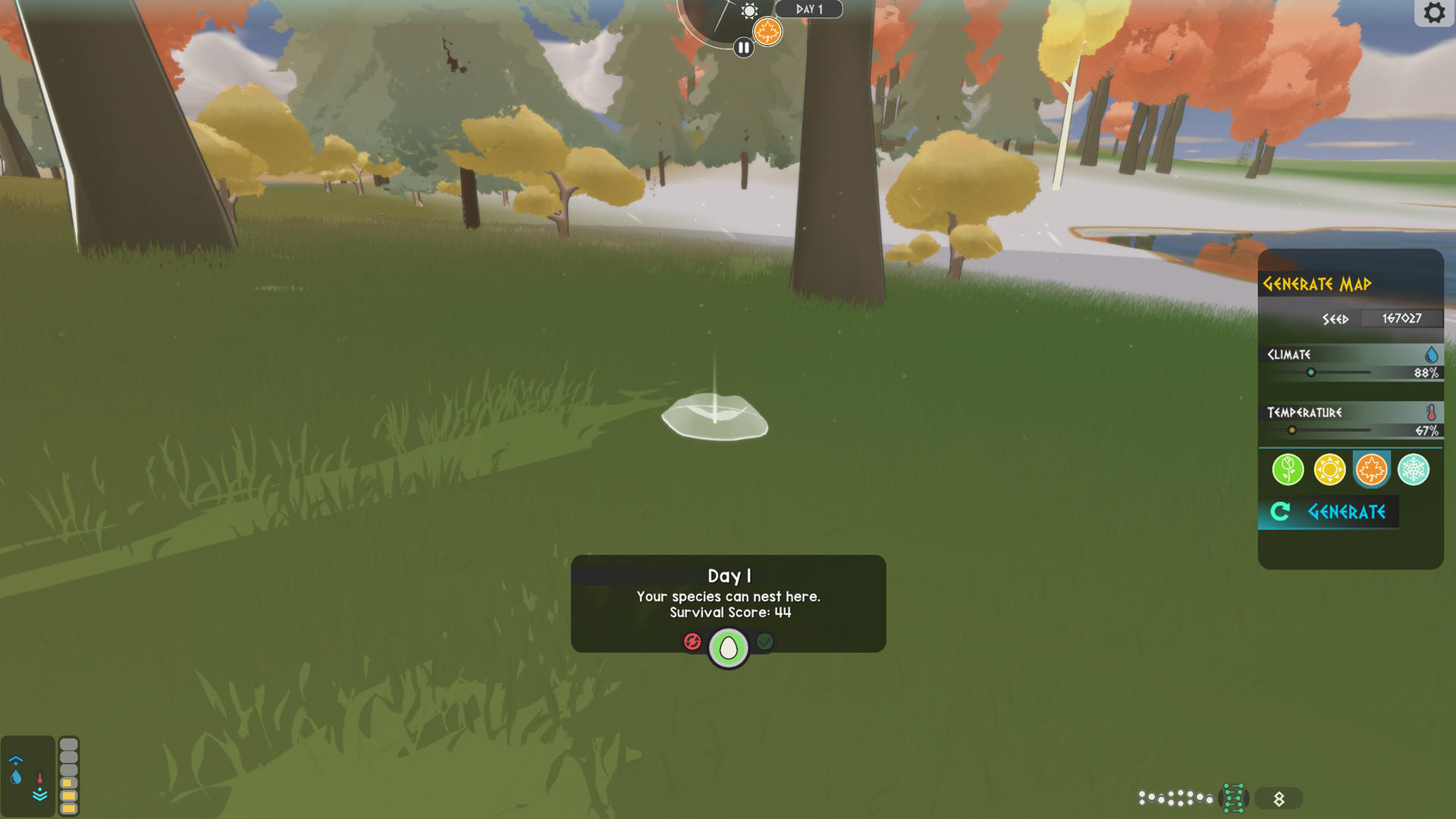Edit the Seed value 167027
The height and width of the screenshot is (819, 1456).
pos(1402,318)
